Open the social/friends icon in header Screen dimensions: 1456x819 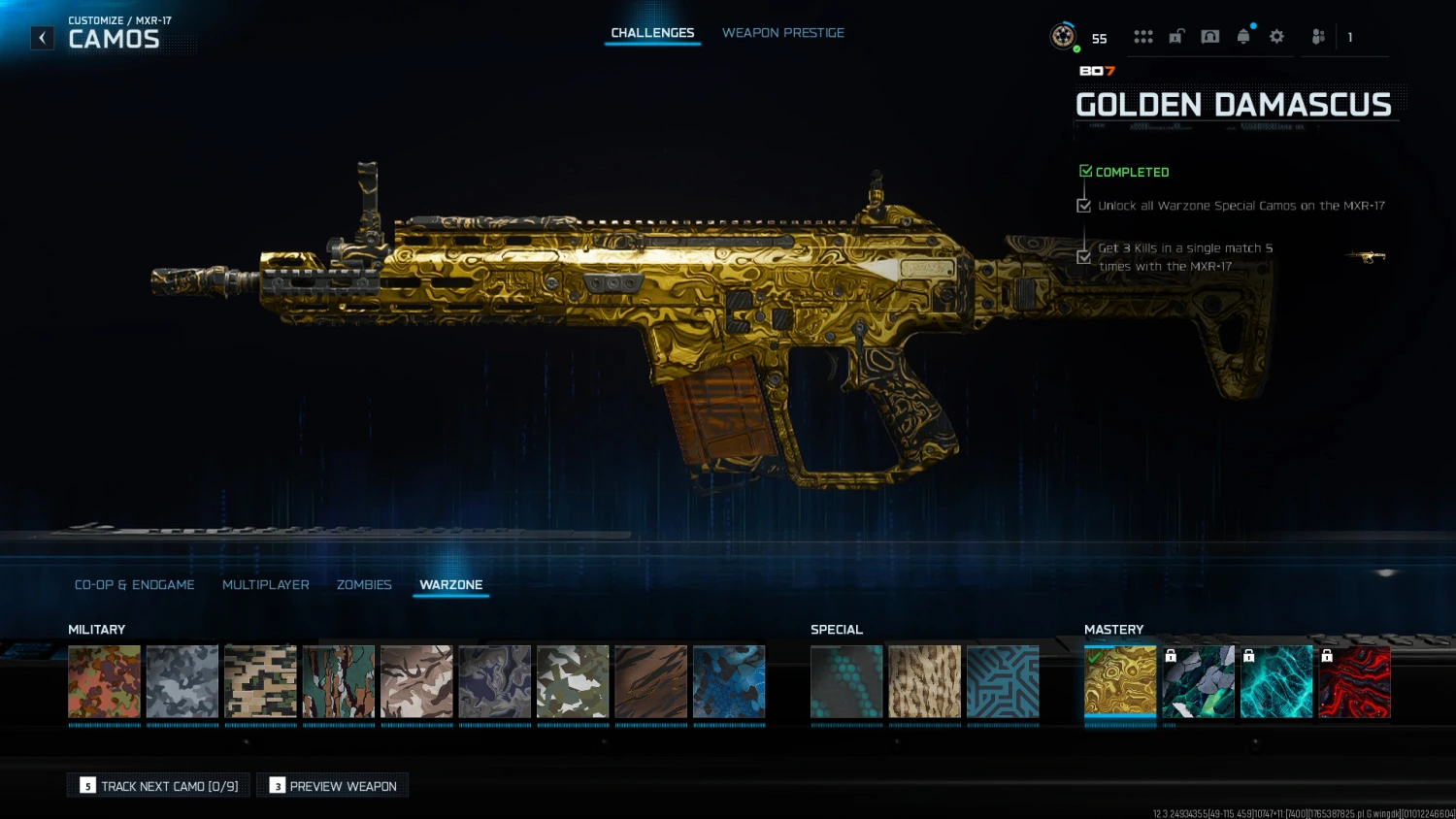pos(1317,36)
